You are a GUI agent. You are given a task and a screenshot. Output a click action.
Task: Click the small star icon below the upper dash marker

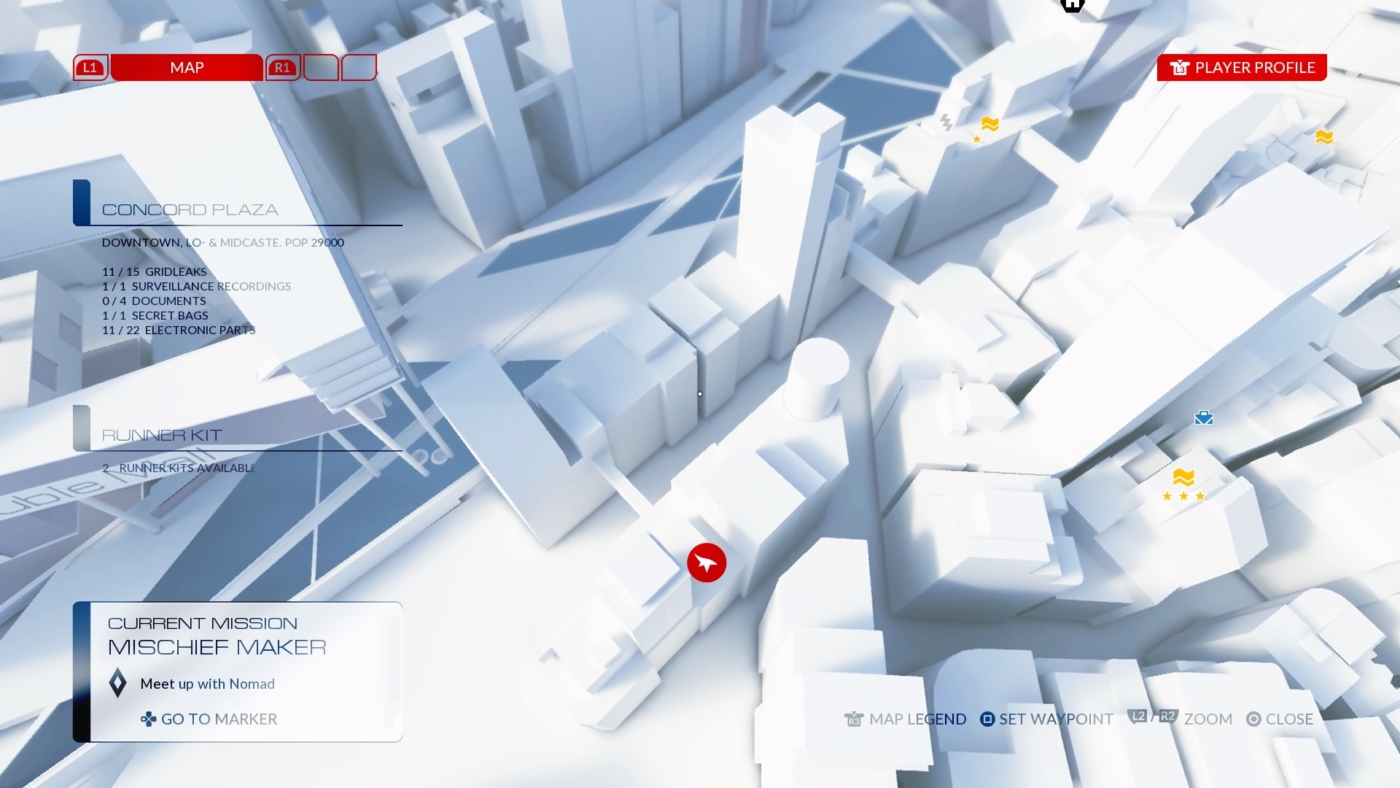(976, 140)
